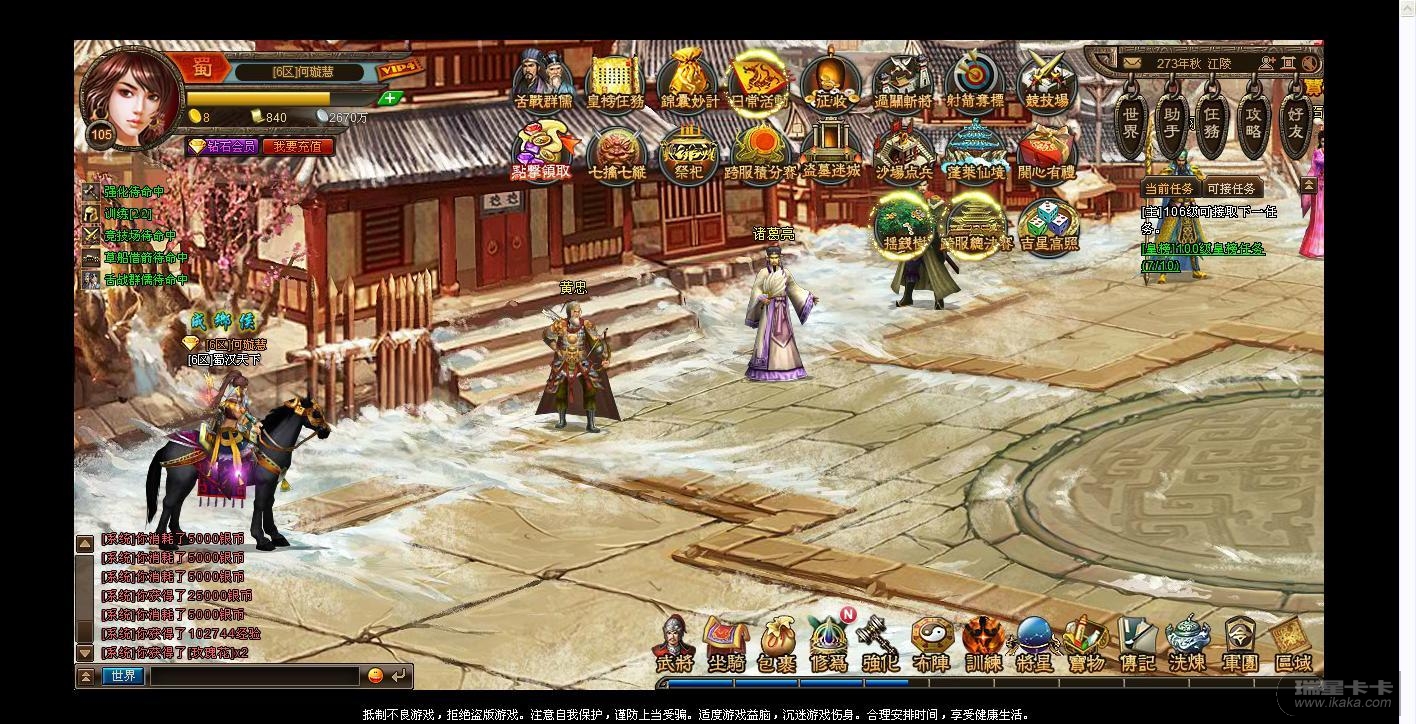Open the 吉星高照 dice event

1048,225
